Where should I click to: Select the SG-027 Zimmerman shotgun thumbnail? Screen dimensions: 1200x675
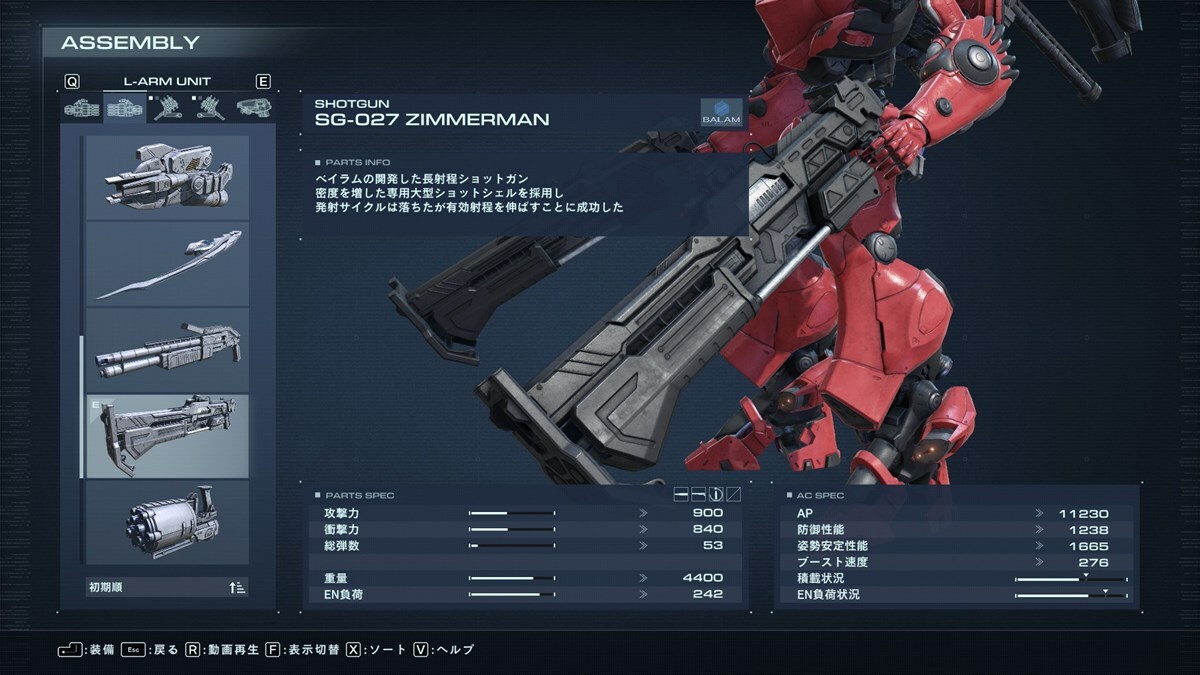pyautogui.click(x=167, y=435)
